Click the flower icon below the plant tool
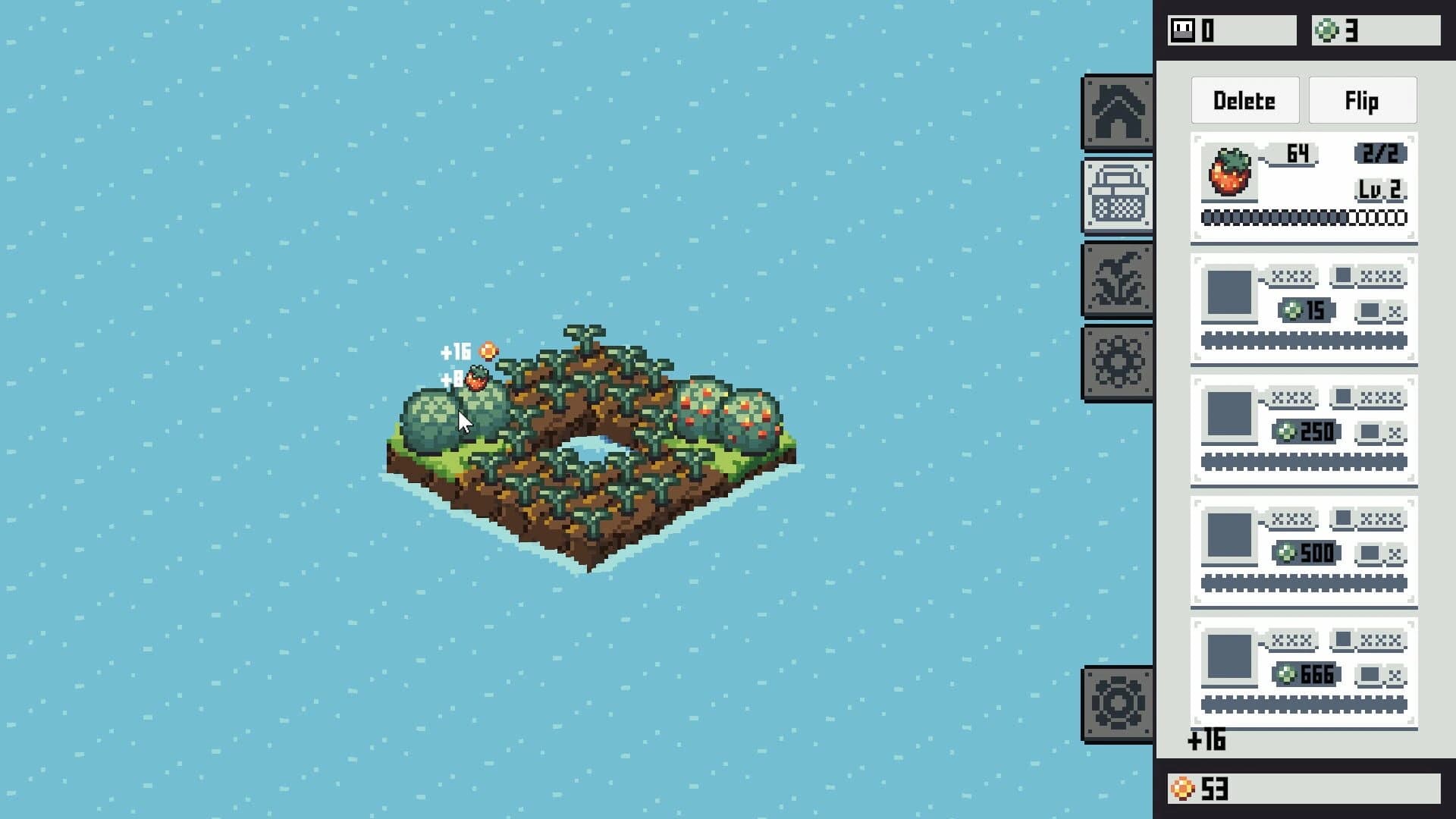The height and width of the screenshot is (819, 1456). click(1118, 360)
